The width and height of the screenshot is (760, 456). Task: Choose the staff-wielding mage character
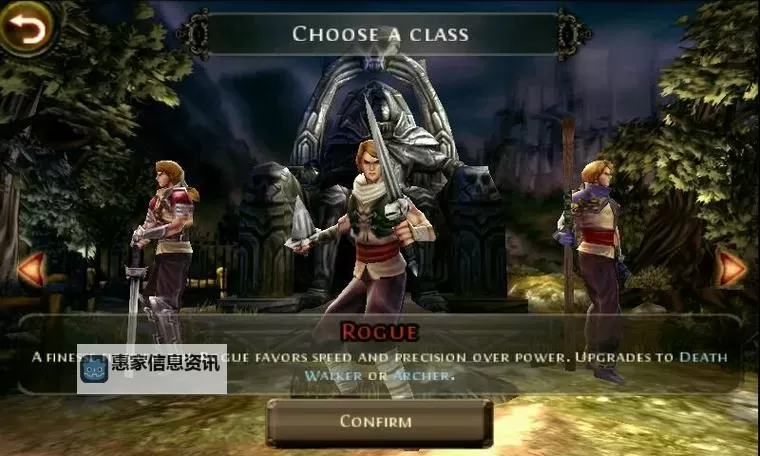tap(594, 260)
